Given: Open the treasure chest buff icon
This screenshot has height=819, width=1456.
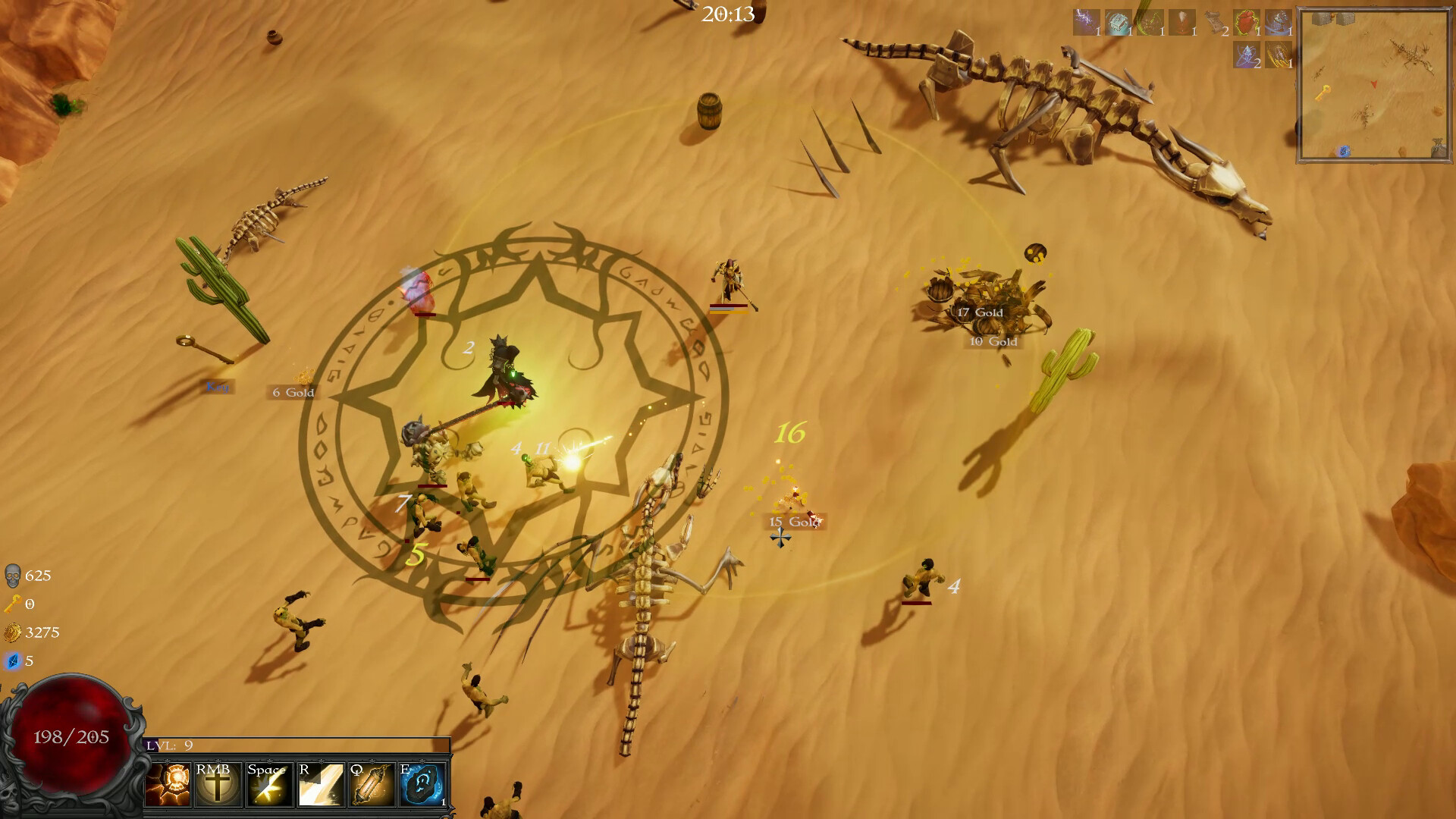Looking at the screenshot, I should tap(1119, 21).
